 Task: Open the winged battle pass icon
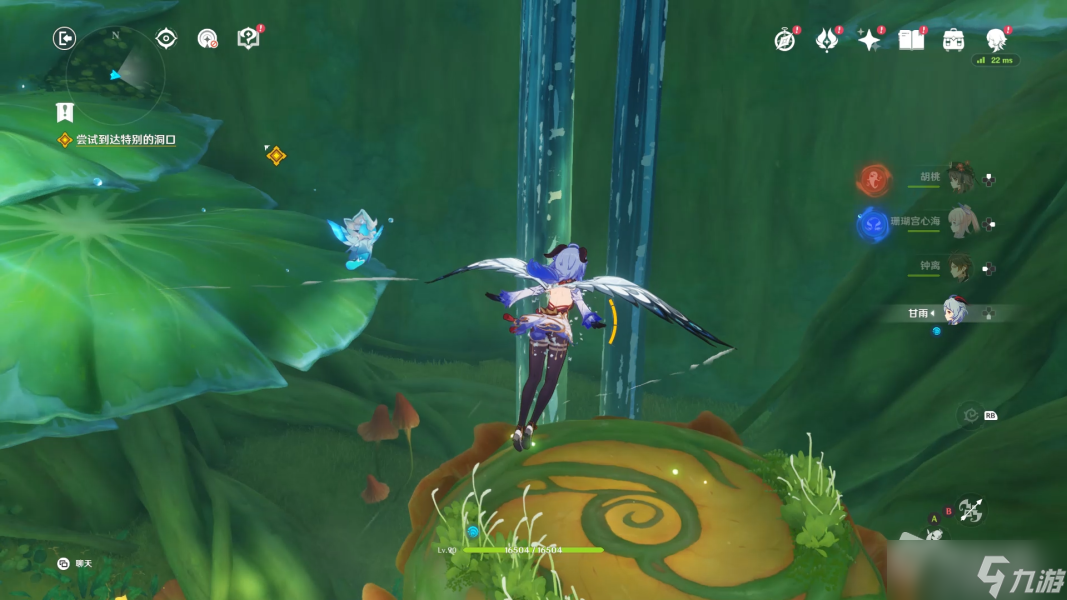coord(827,40)
